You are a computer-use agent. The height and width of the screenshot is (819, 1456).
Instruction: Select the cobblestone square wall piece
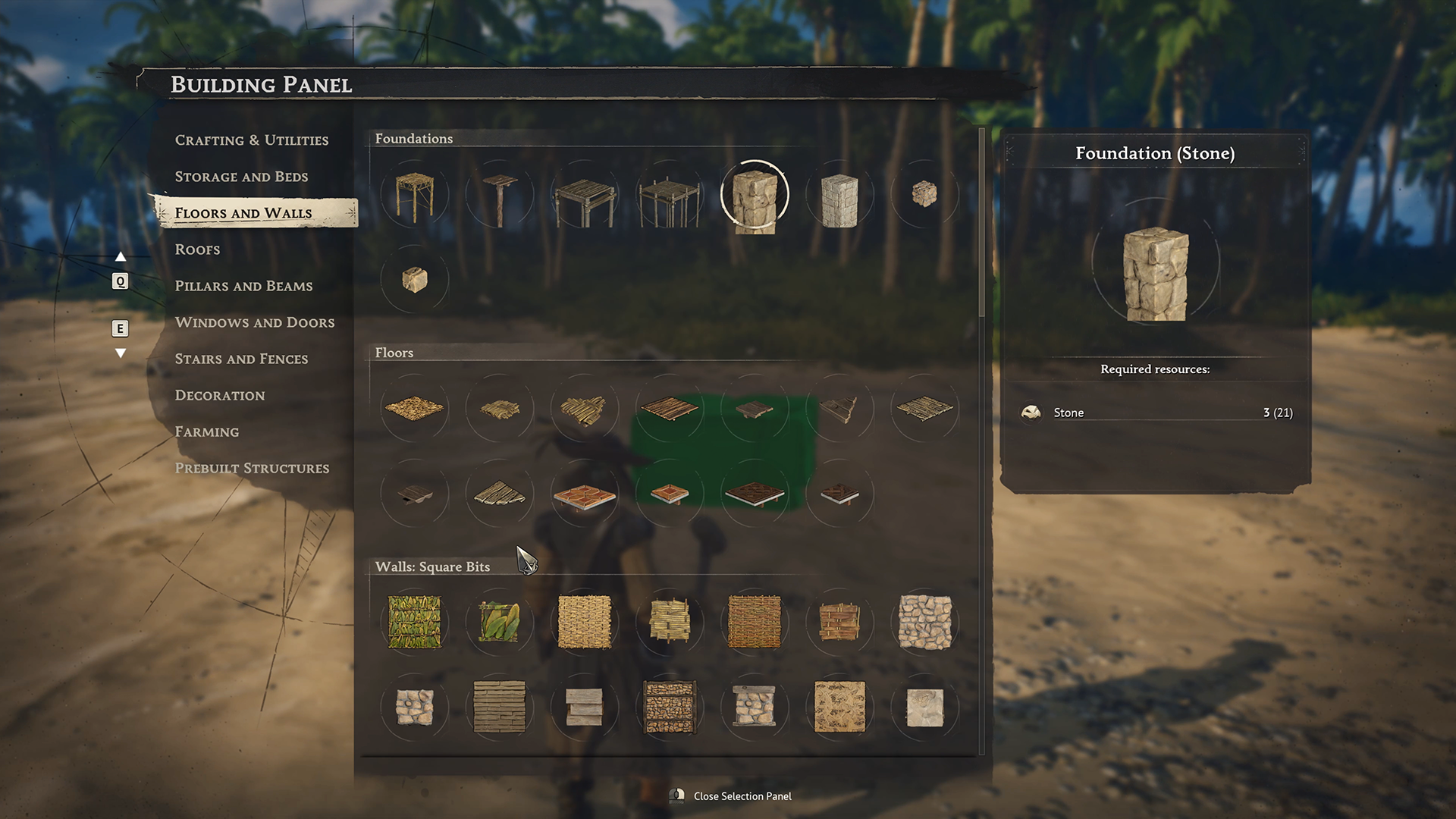point(924,622)
